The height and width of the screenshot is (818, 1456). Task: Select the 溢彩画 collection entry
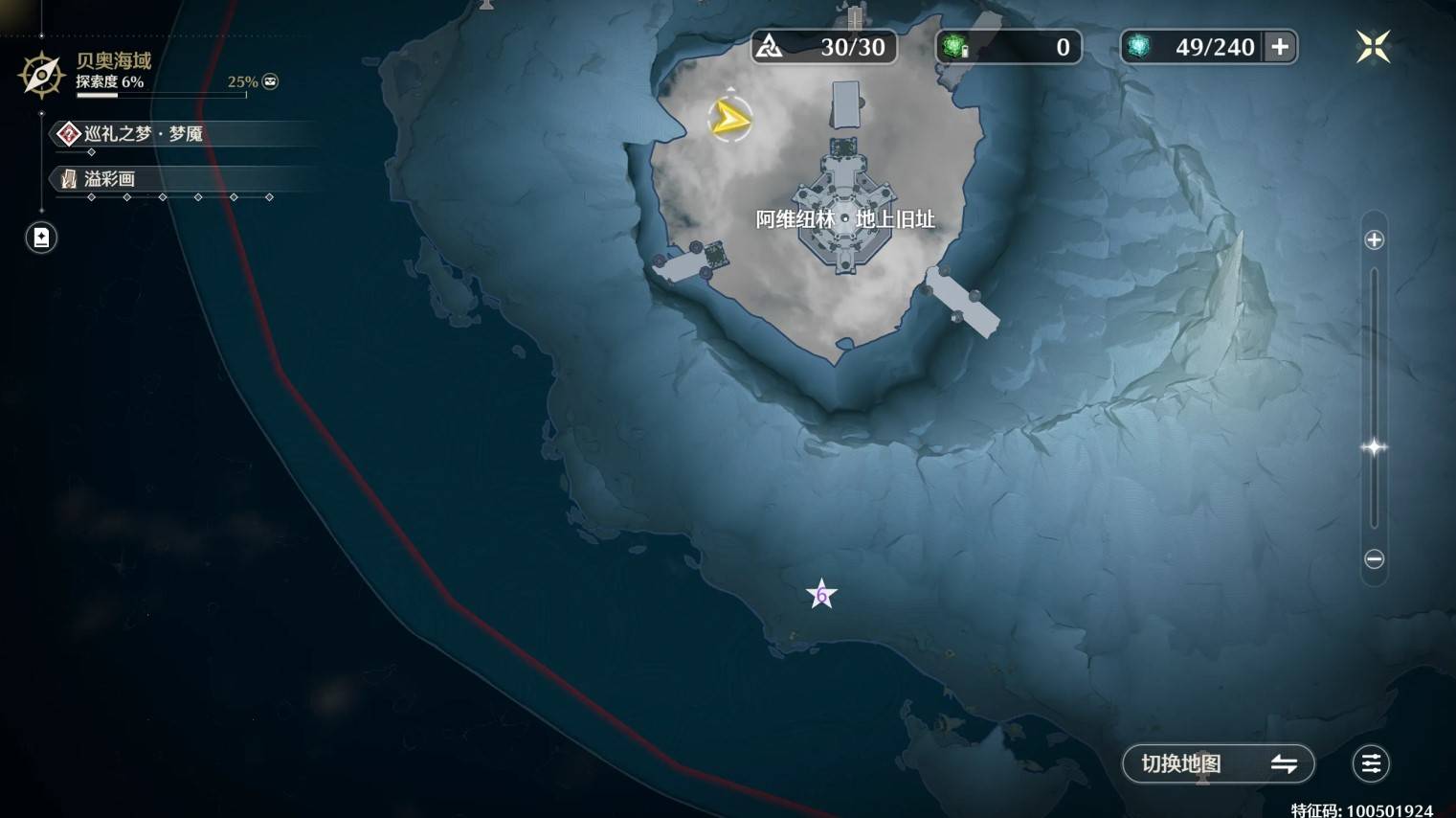109,179
